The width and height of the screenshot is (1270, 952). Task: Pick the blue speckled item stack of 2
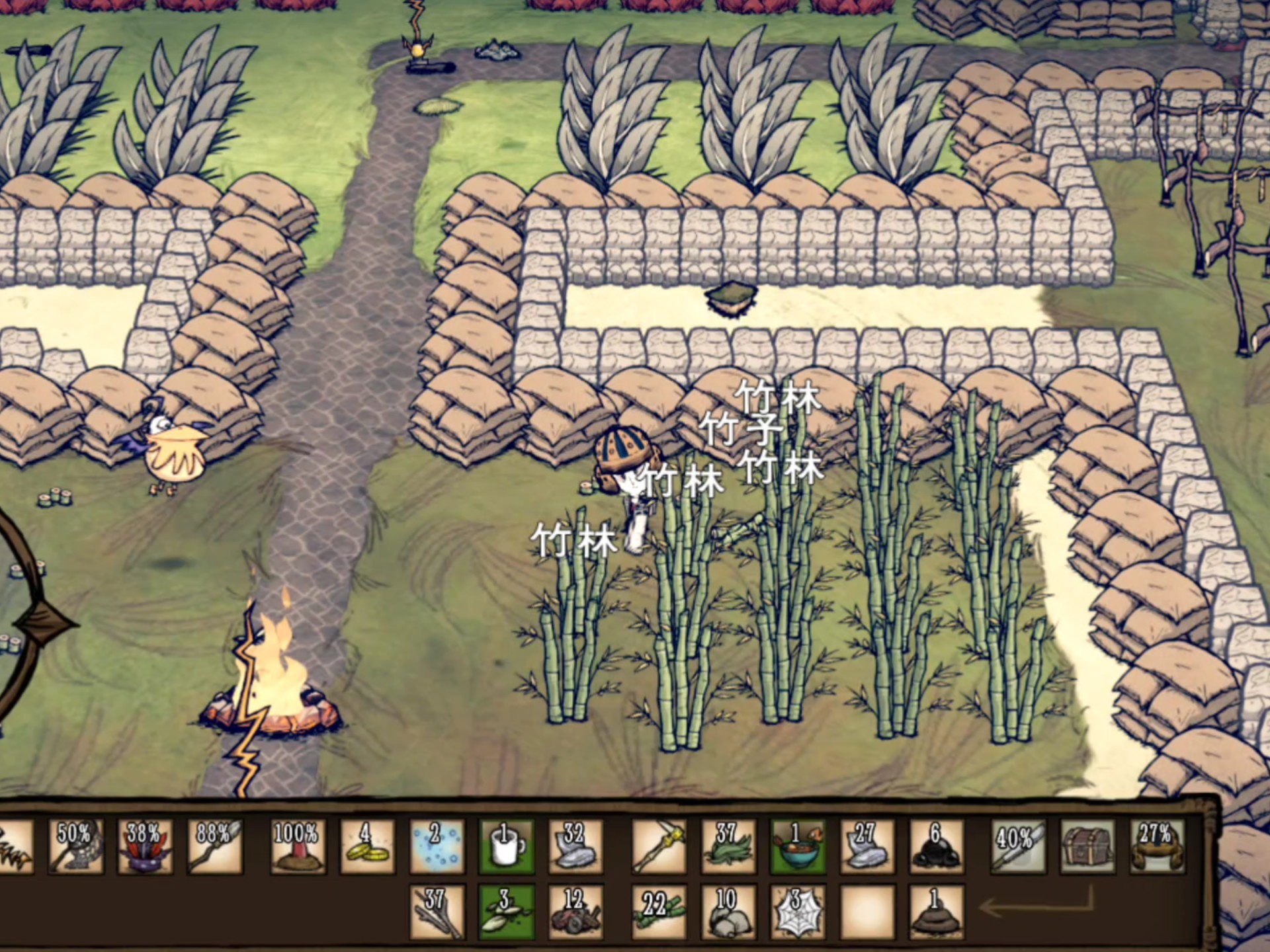tap(437, 847)
